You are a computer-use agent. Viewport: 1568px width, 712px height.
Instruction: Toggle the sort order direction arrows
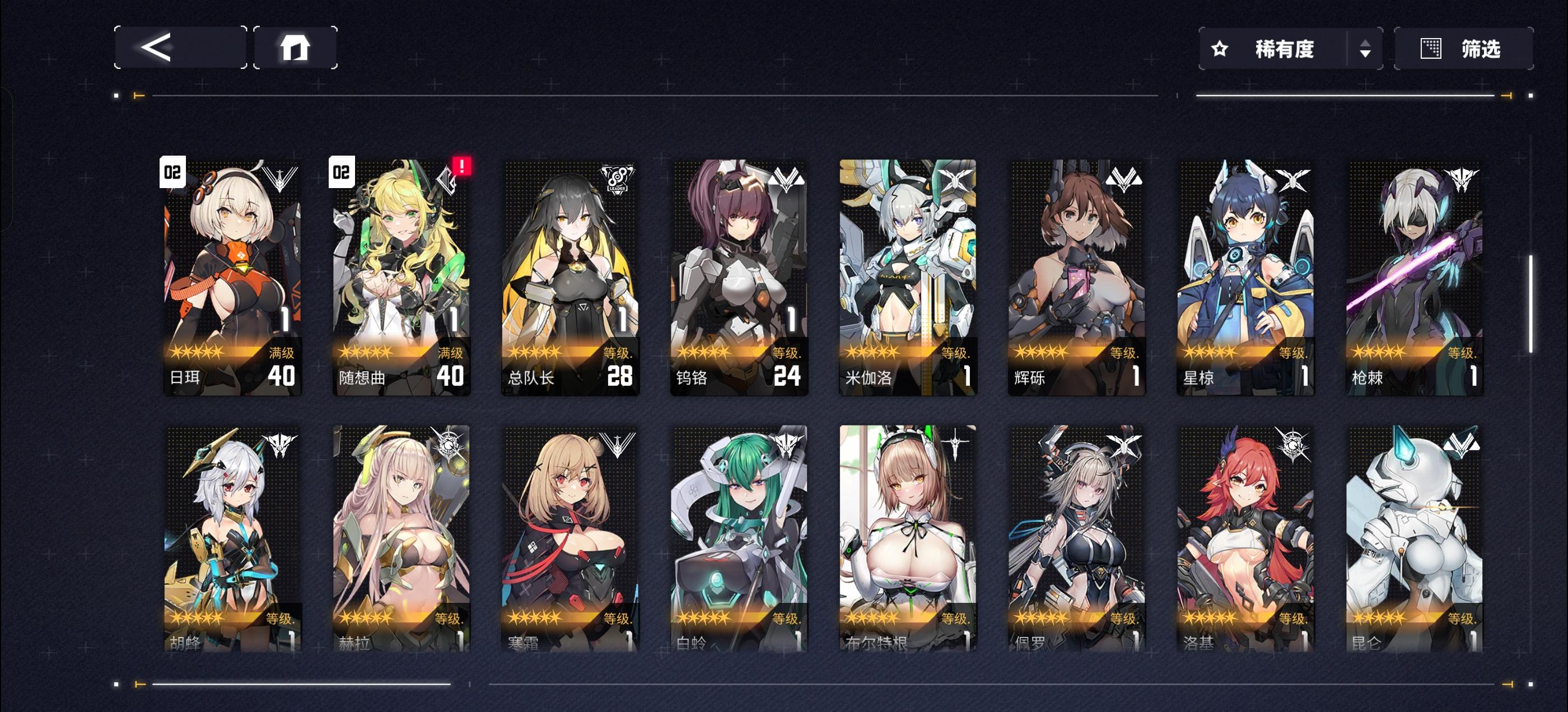(x=1366, y=49)
